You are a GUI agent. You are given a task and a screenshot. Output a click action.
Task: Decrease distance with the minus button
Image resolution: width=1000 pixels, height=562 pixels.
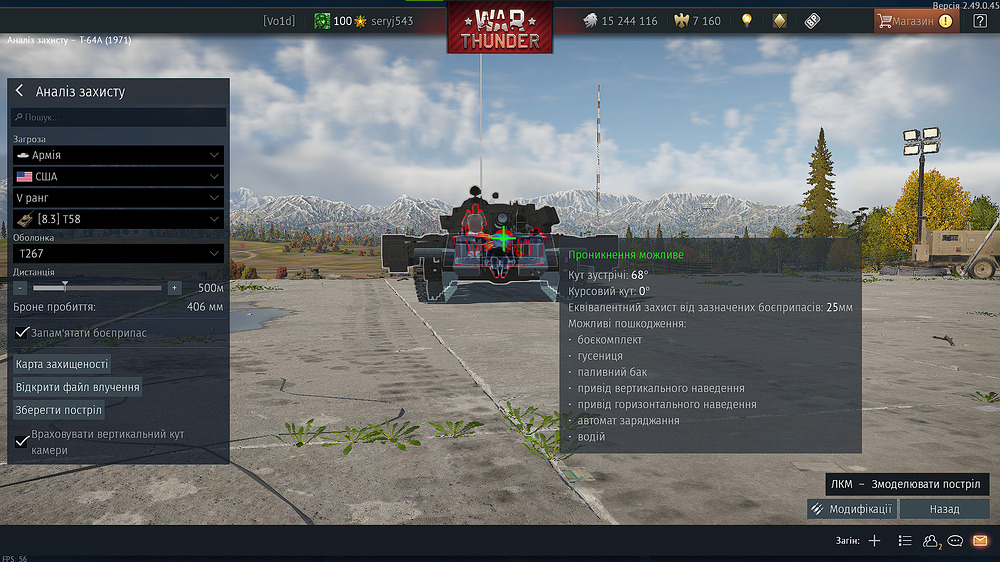pos(20,288)
